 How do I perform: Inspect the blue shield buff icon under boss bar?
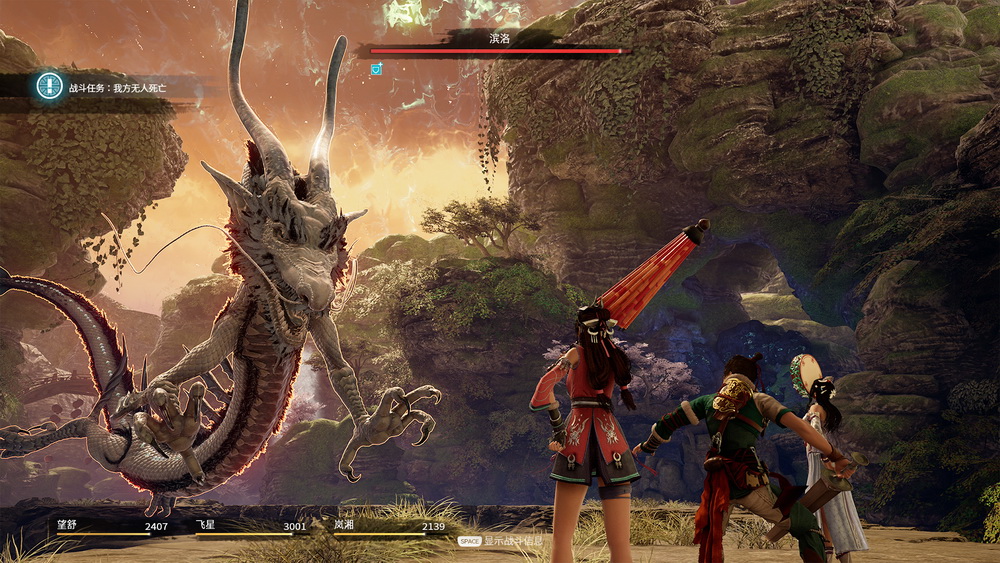click(x=376, y=69)
